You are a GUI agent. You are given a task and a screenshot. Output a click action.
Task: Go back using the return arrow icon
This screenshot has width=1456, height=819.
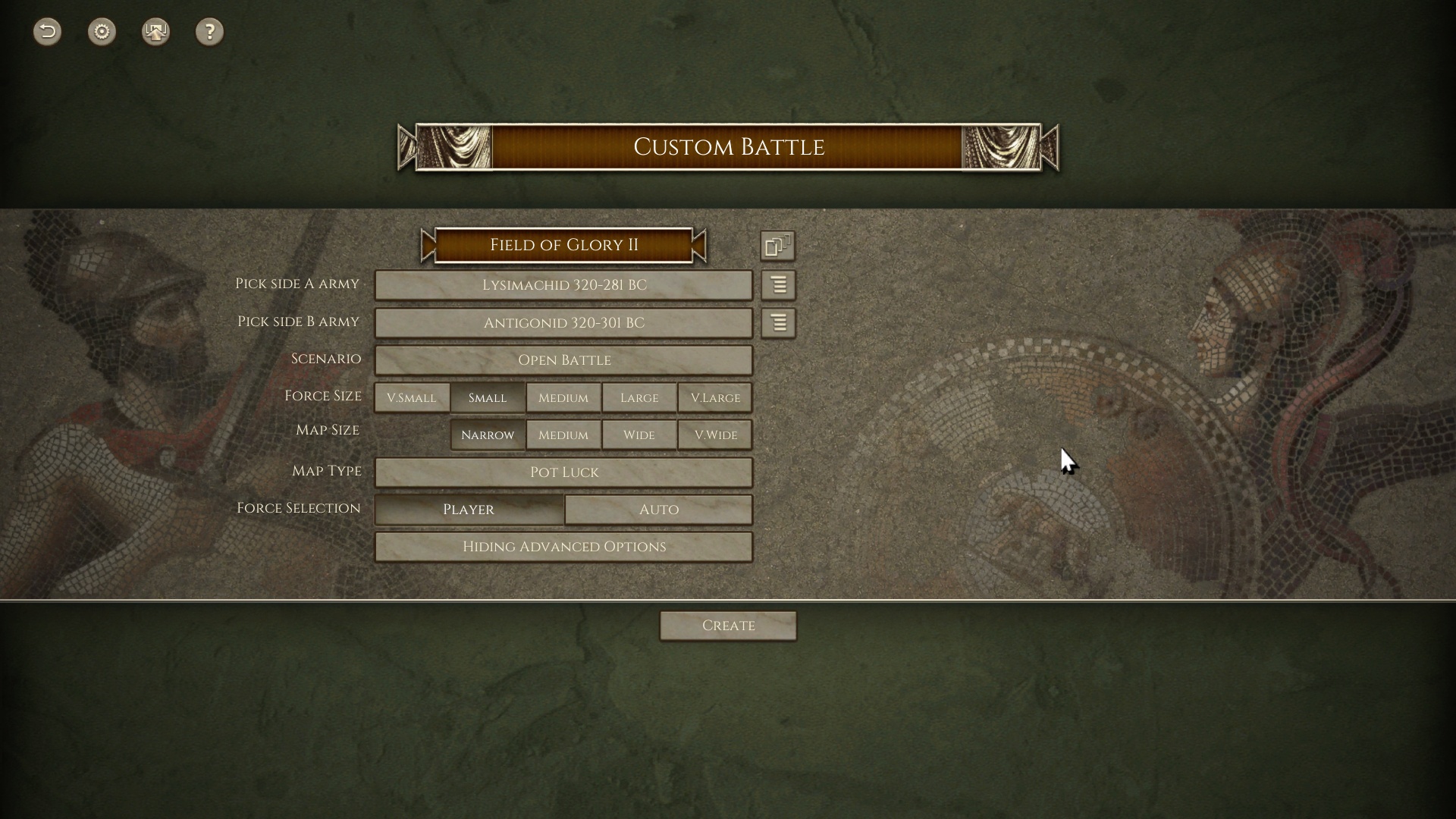(x=47, y=32)
